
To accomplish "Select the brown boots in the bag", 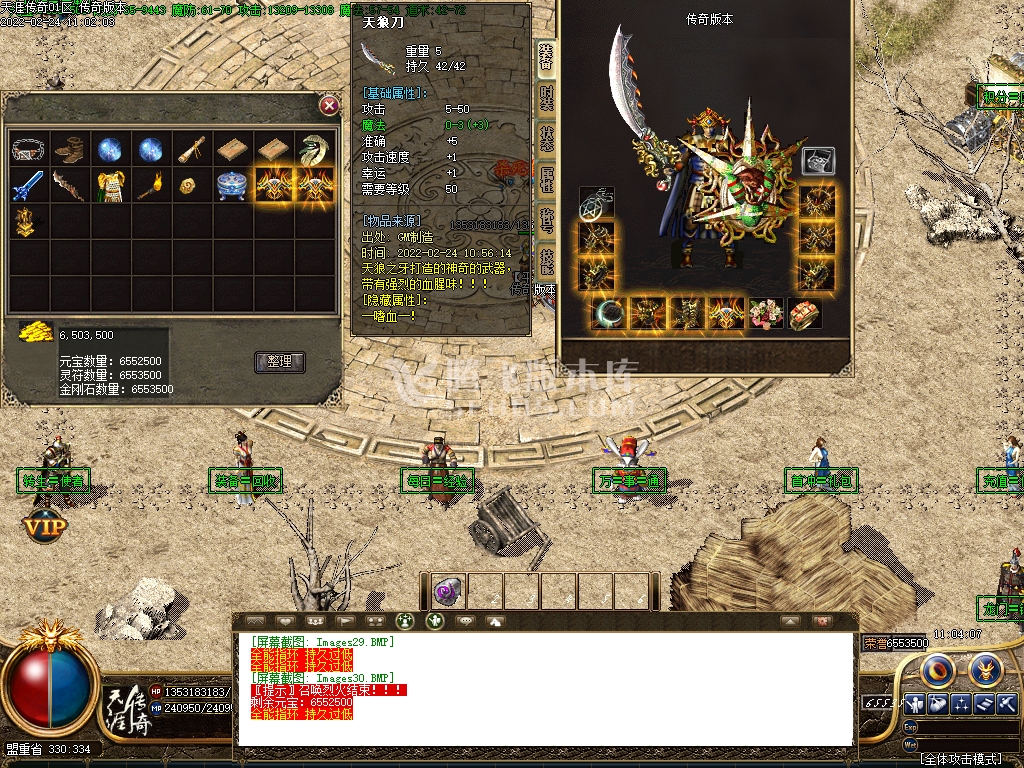I will 68,150.
